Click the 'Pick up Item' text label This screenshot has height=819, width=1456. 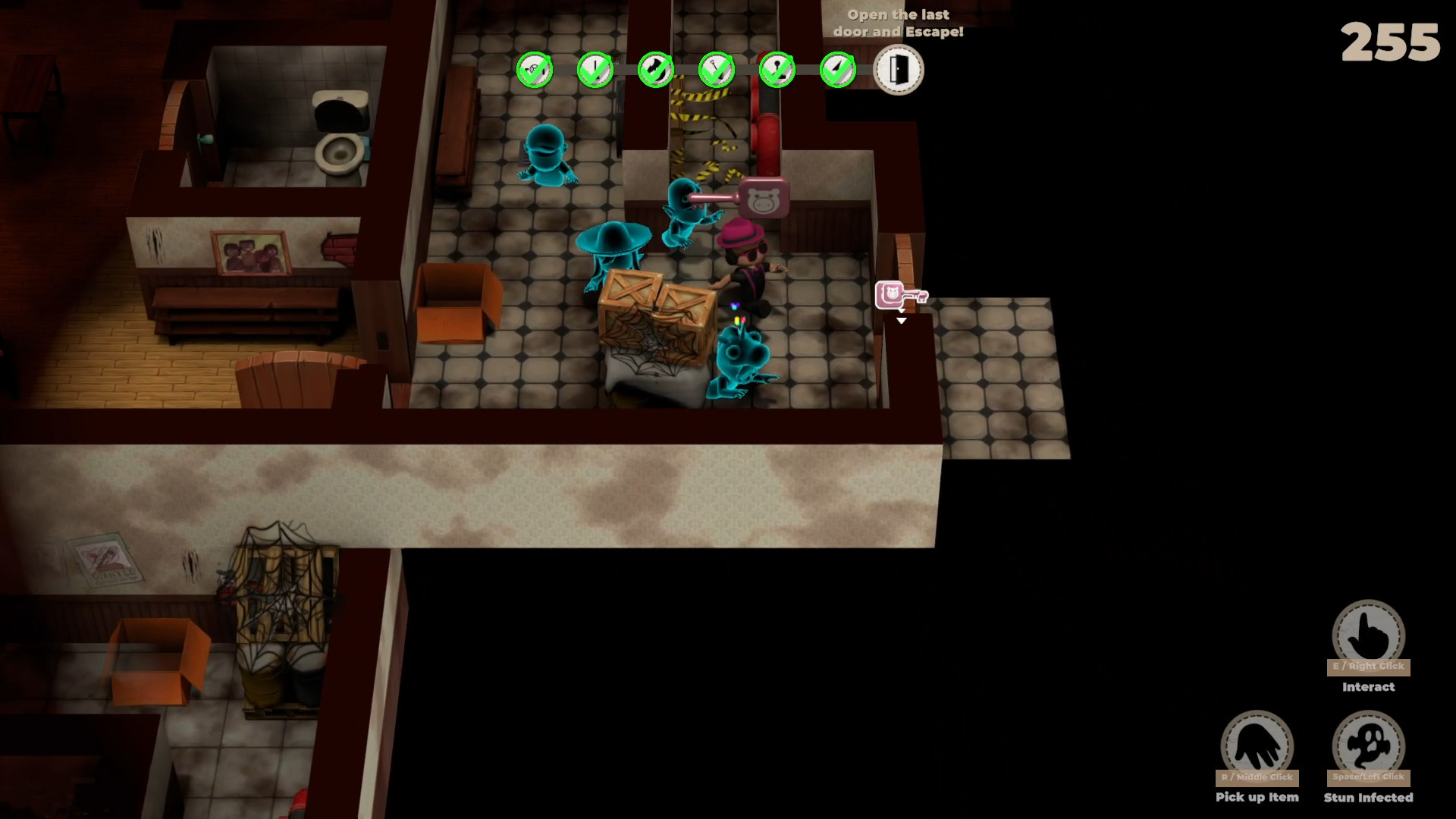point(1257,797)
